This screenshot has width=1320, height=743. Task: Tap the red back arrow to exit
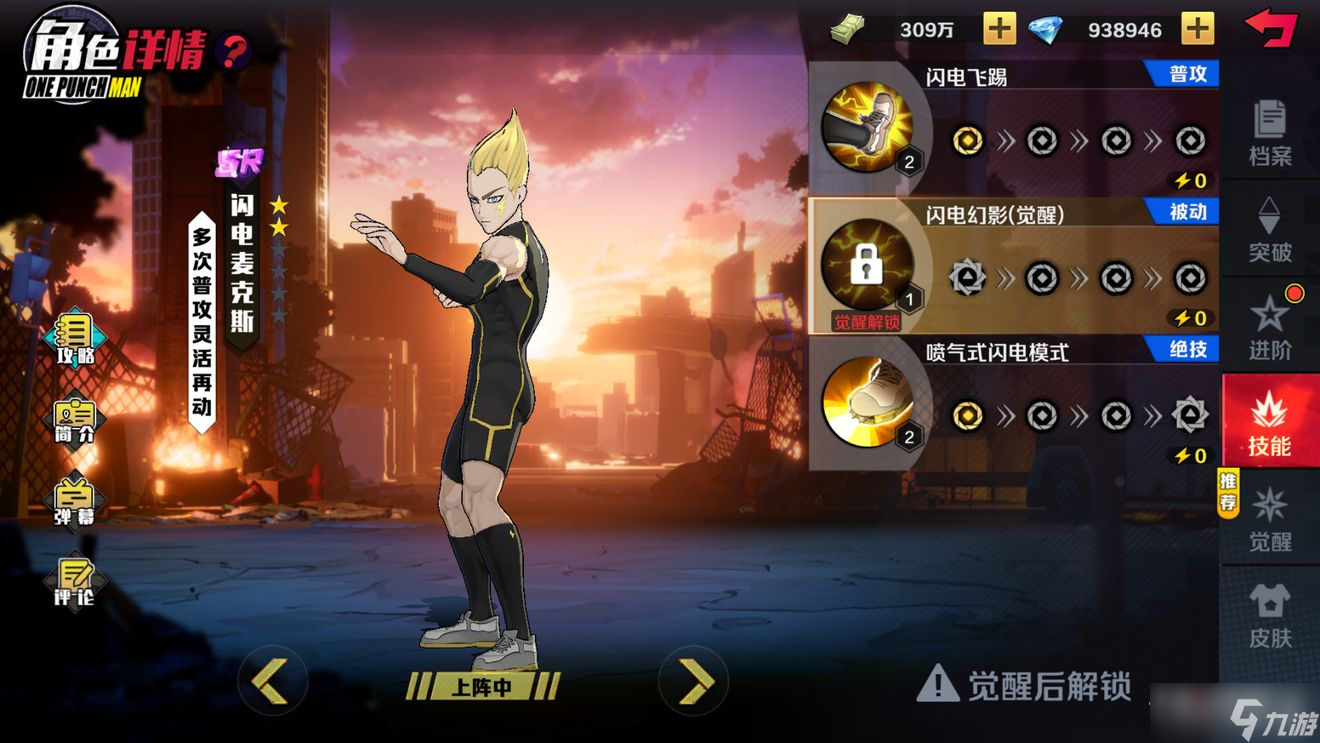pos(1272,25)
